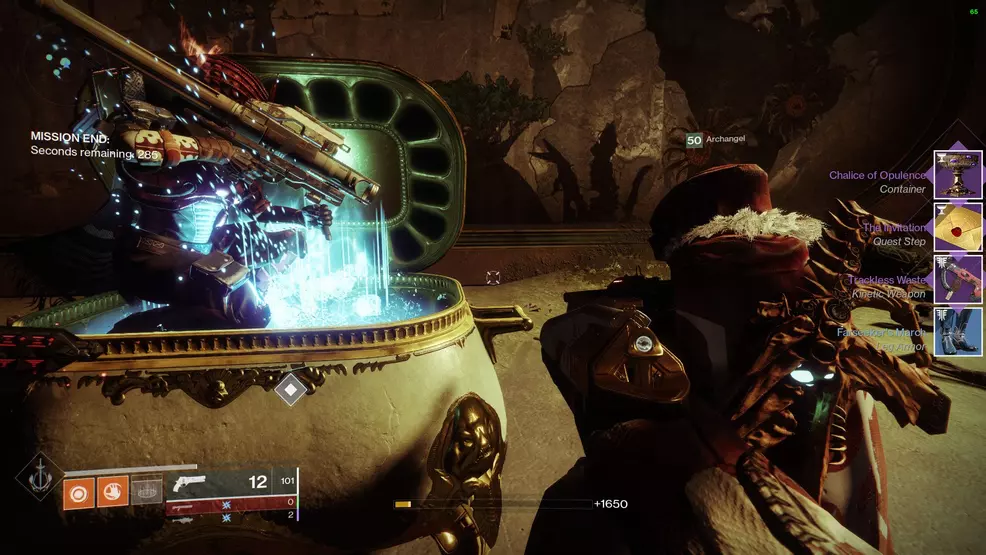Click the diamond waypoint marker on the chest
The image size is (986, 555).
click(x=291, y=388)
